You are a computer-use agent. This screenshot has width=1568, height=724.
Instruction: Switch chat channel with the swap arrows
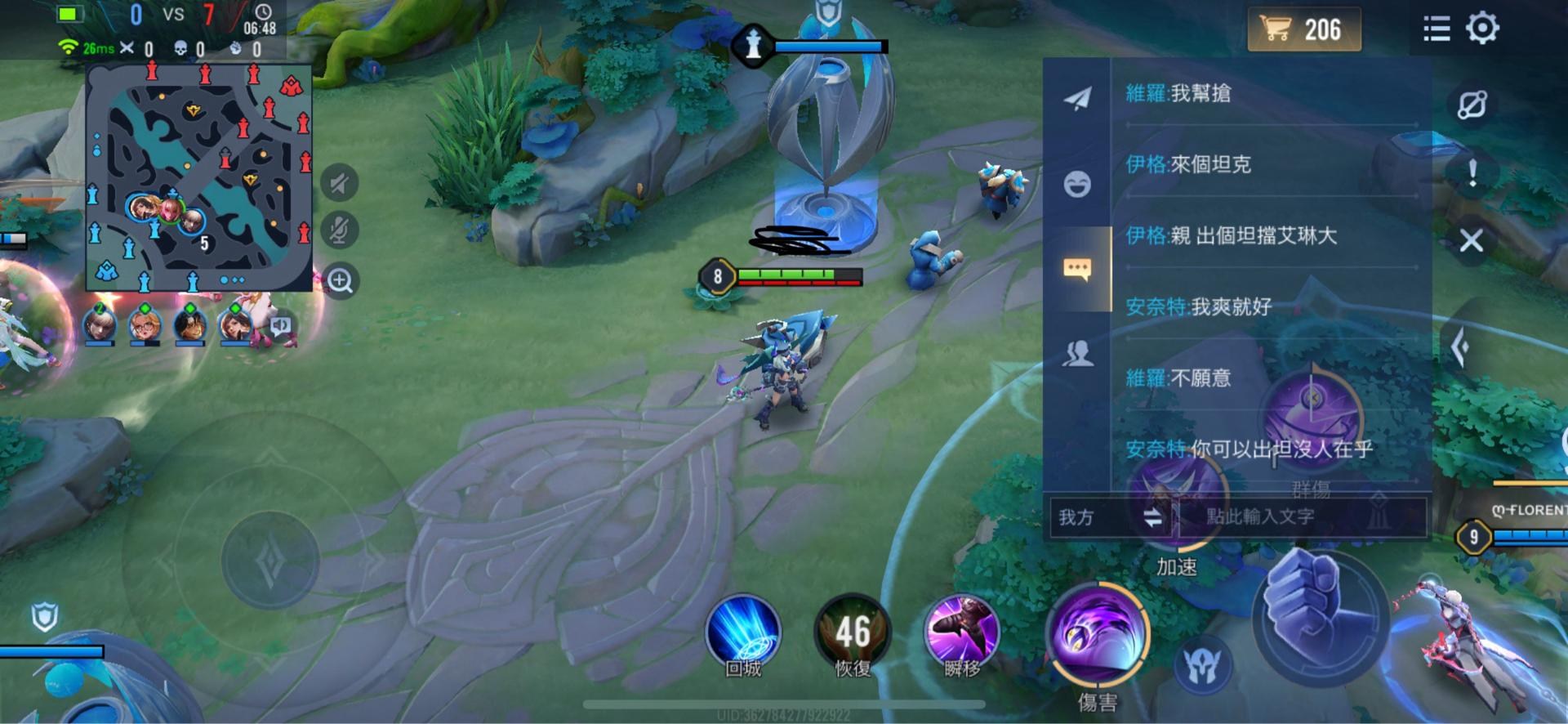1152,517
